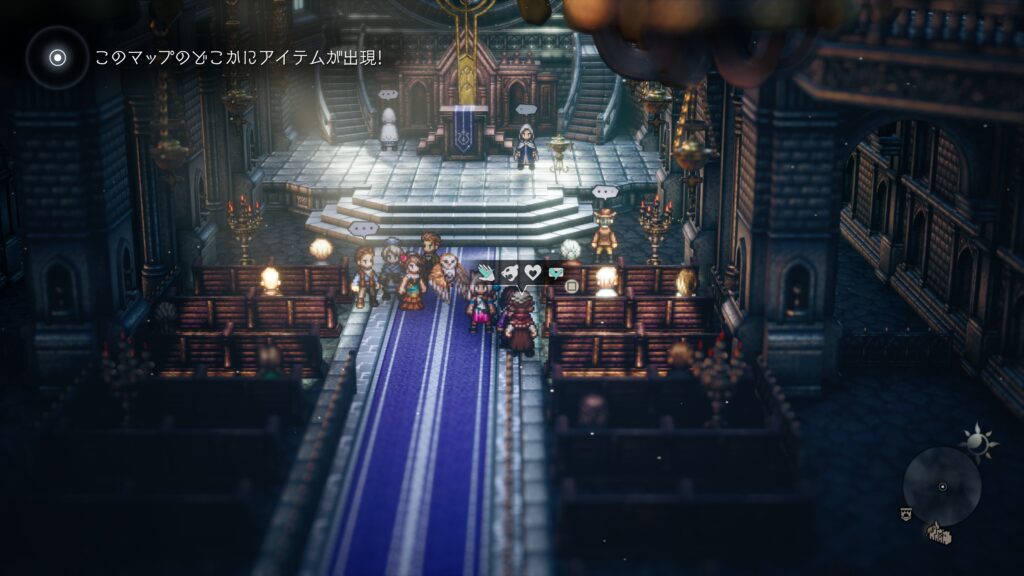Click the town marker below the minimap
This screenshot has width=1024, height=576.
point(937,534)
